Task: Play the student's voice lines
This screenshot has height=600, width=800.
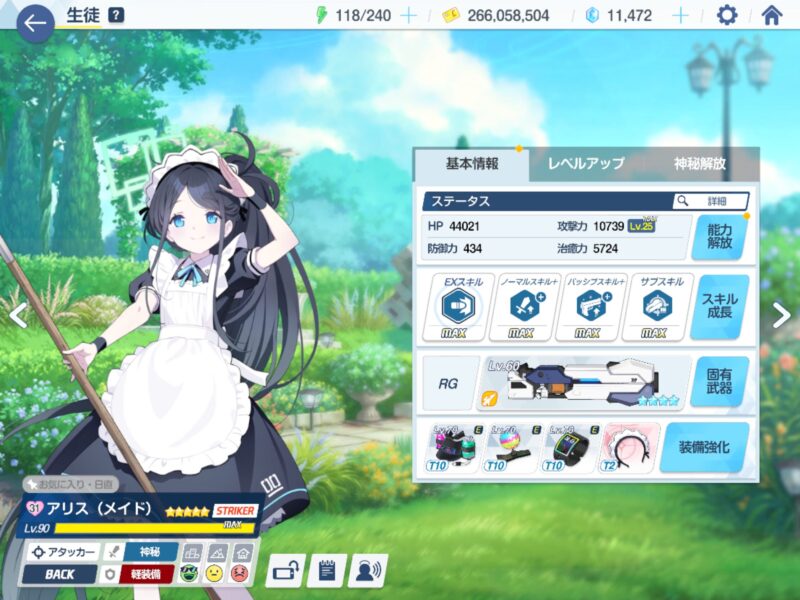Action: [367, 570]
